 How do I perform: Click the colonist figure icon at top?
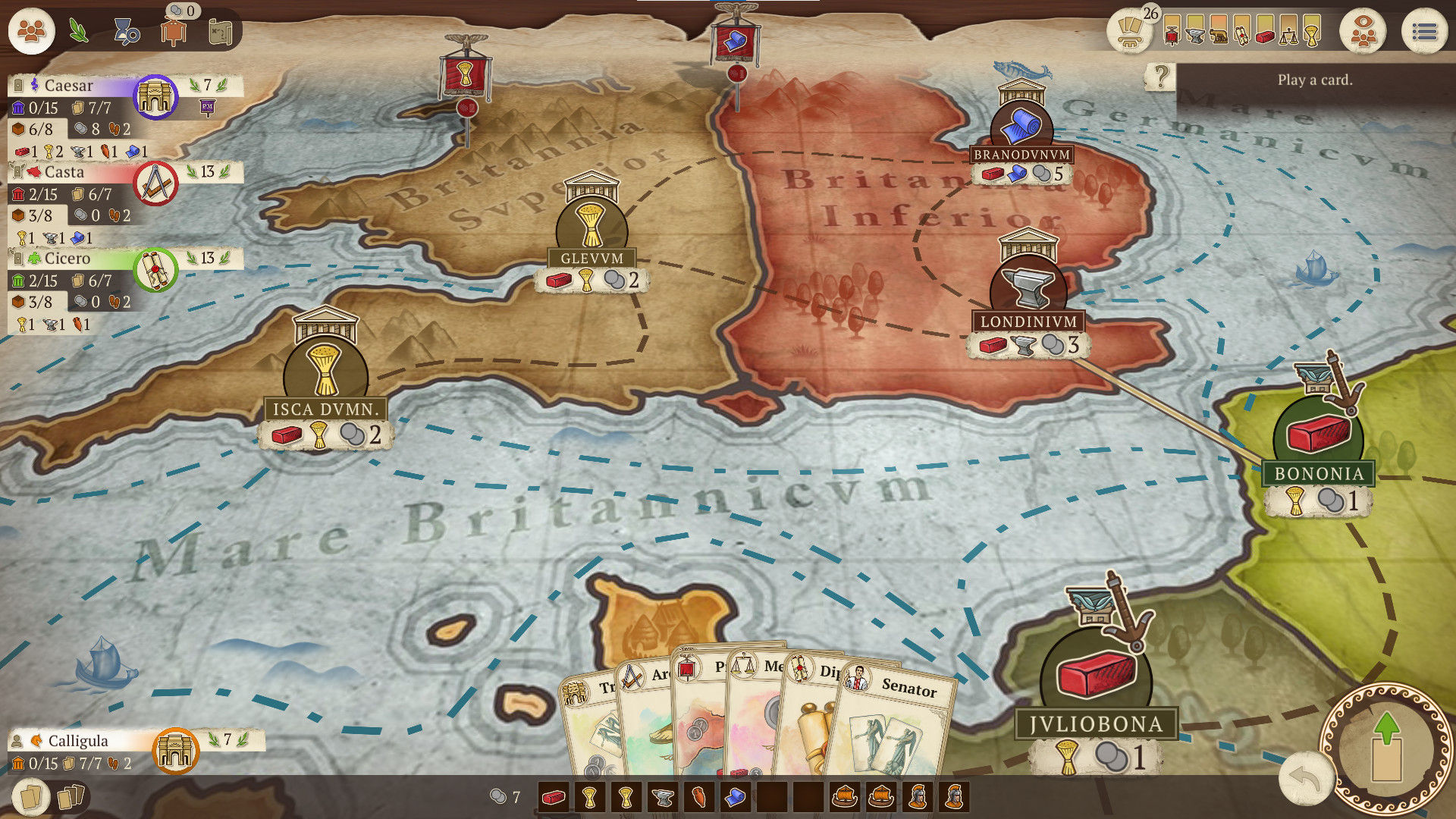point(174,31)
